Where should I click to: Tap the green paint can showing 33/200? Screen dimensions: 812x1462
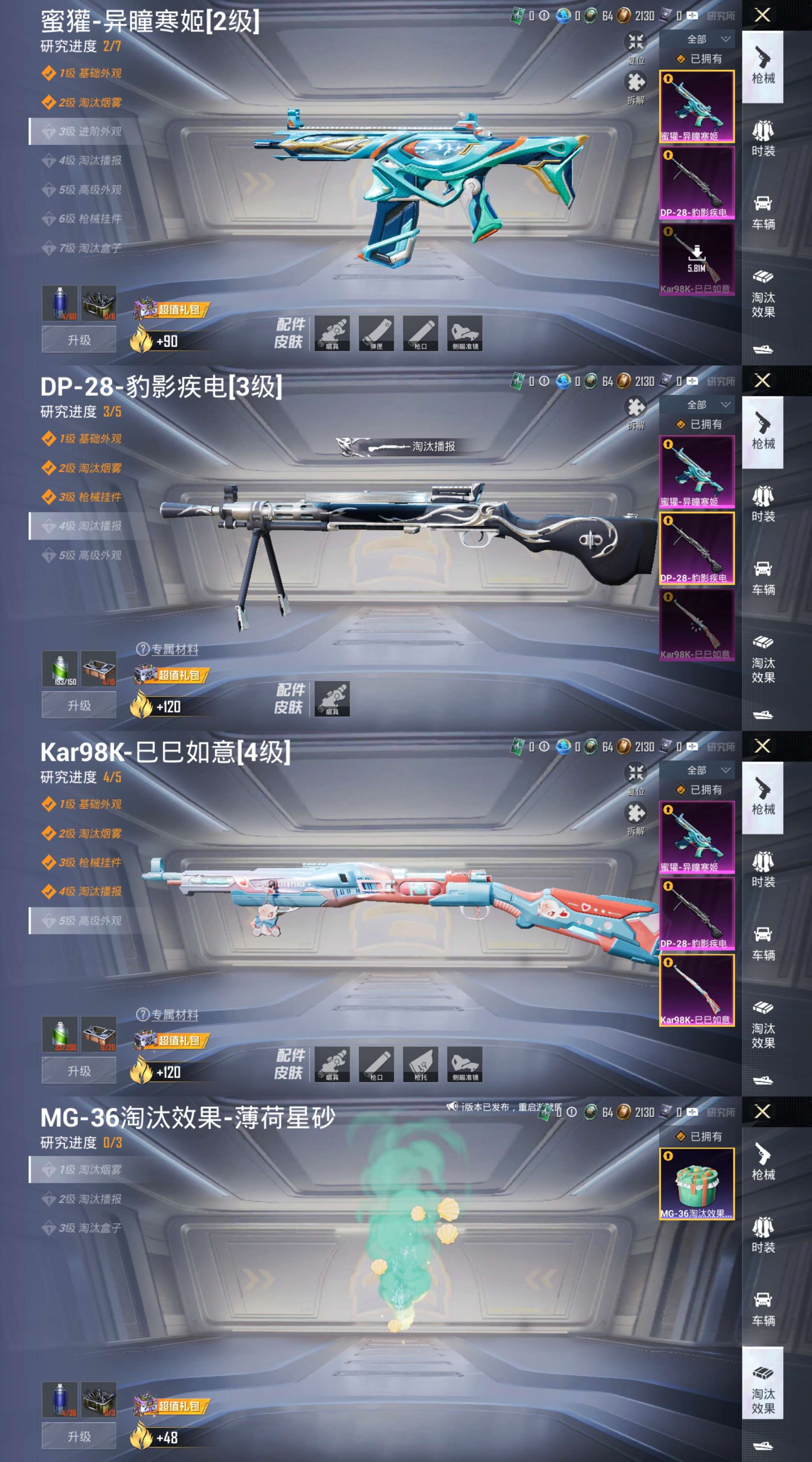pos(59,1034)
